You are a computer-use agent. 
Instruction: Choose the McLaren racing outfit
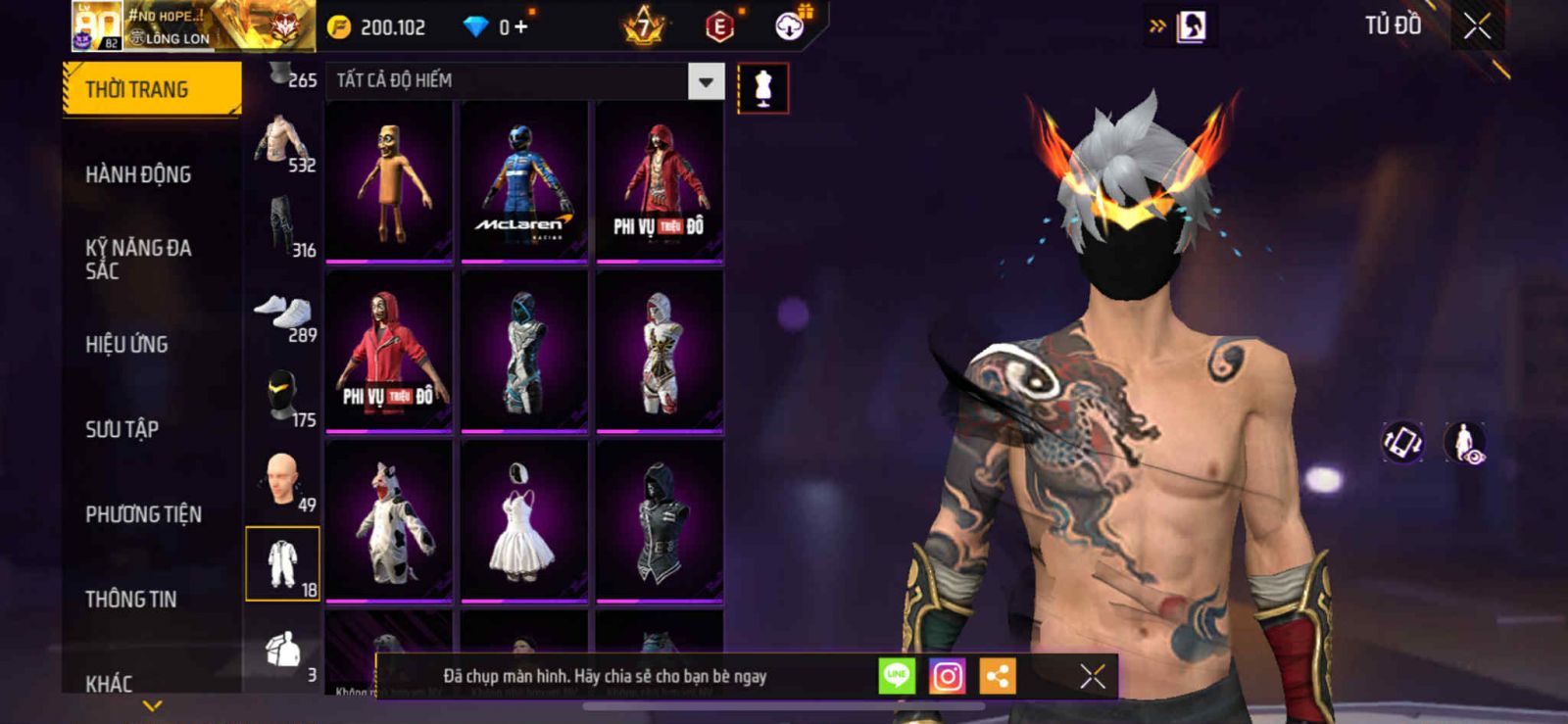click(524, 182)
